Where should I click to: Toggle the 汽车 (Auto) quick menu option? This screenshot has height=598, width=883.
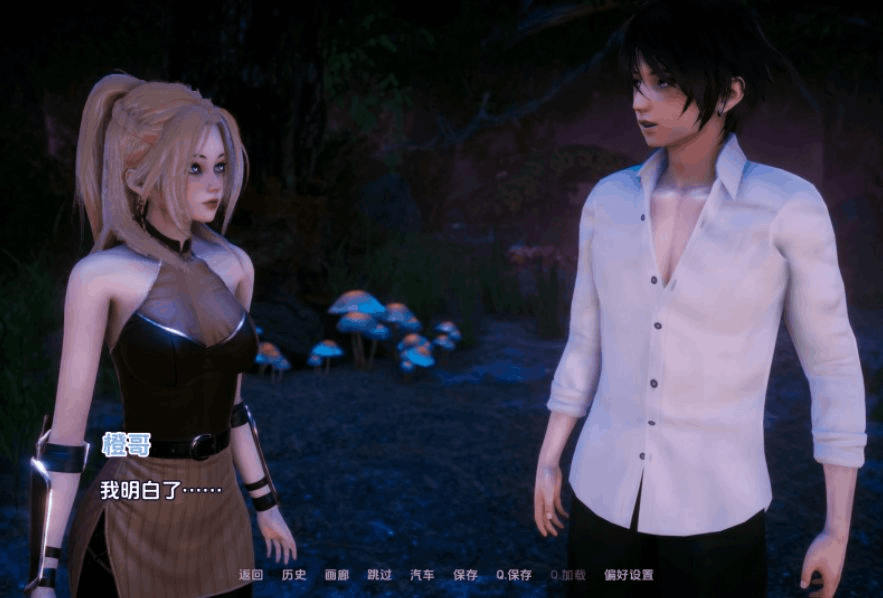point(423,575)
